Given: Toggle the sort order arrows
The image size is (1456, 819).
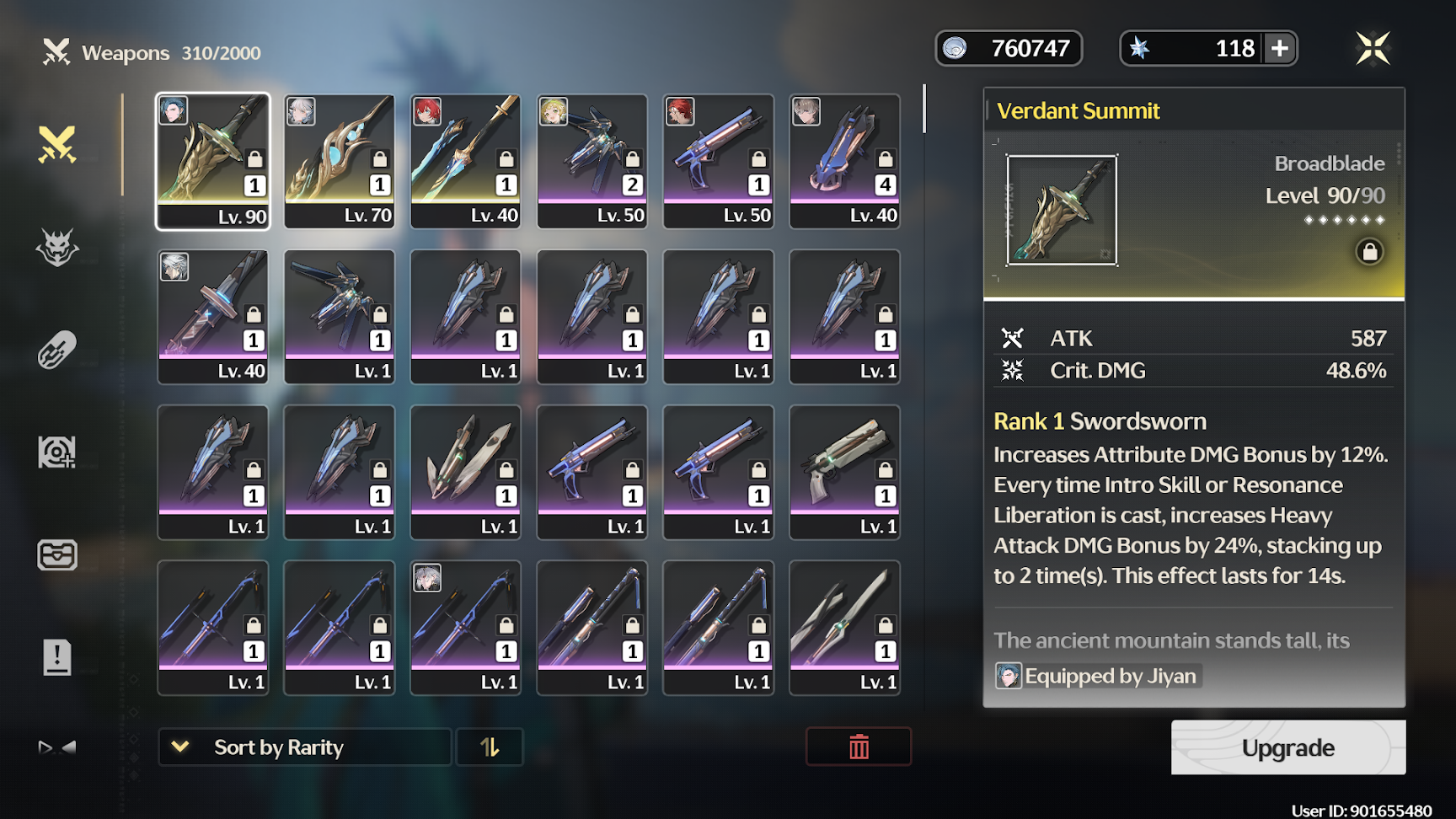Looking at the screenshot, I should click(490, 747).
